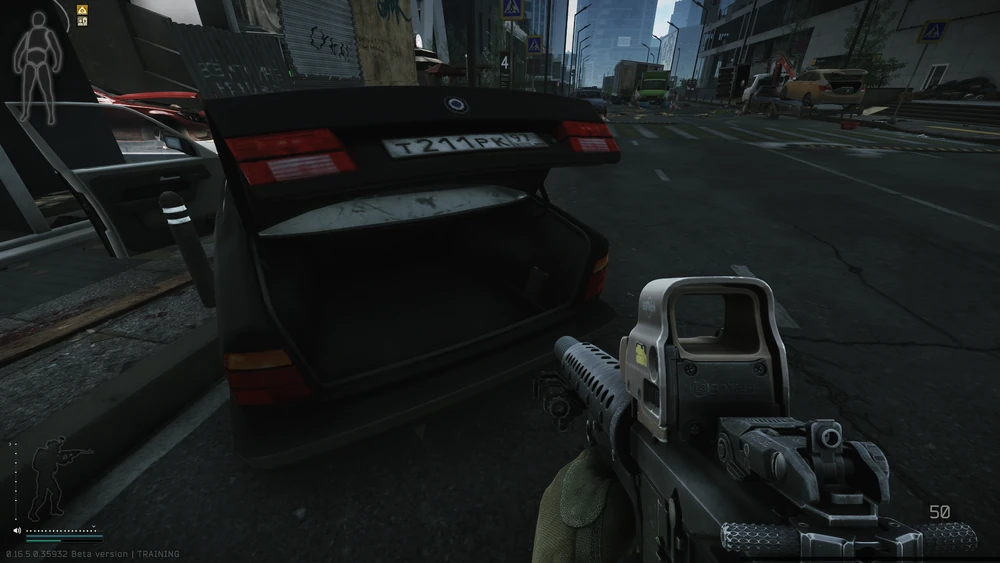Select the top yellow status effect icon

pyautogui.click(x=82, y=10)
